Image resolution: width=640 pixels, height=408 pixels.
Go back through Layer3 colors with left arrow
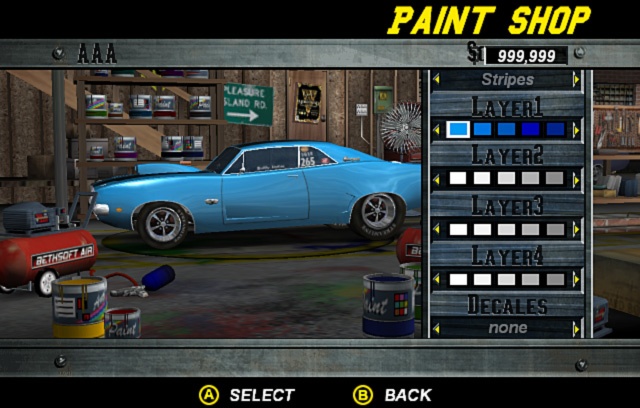point(436,229)
